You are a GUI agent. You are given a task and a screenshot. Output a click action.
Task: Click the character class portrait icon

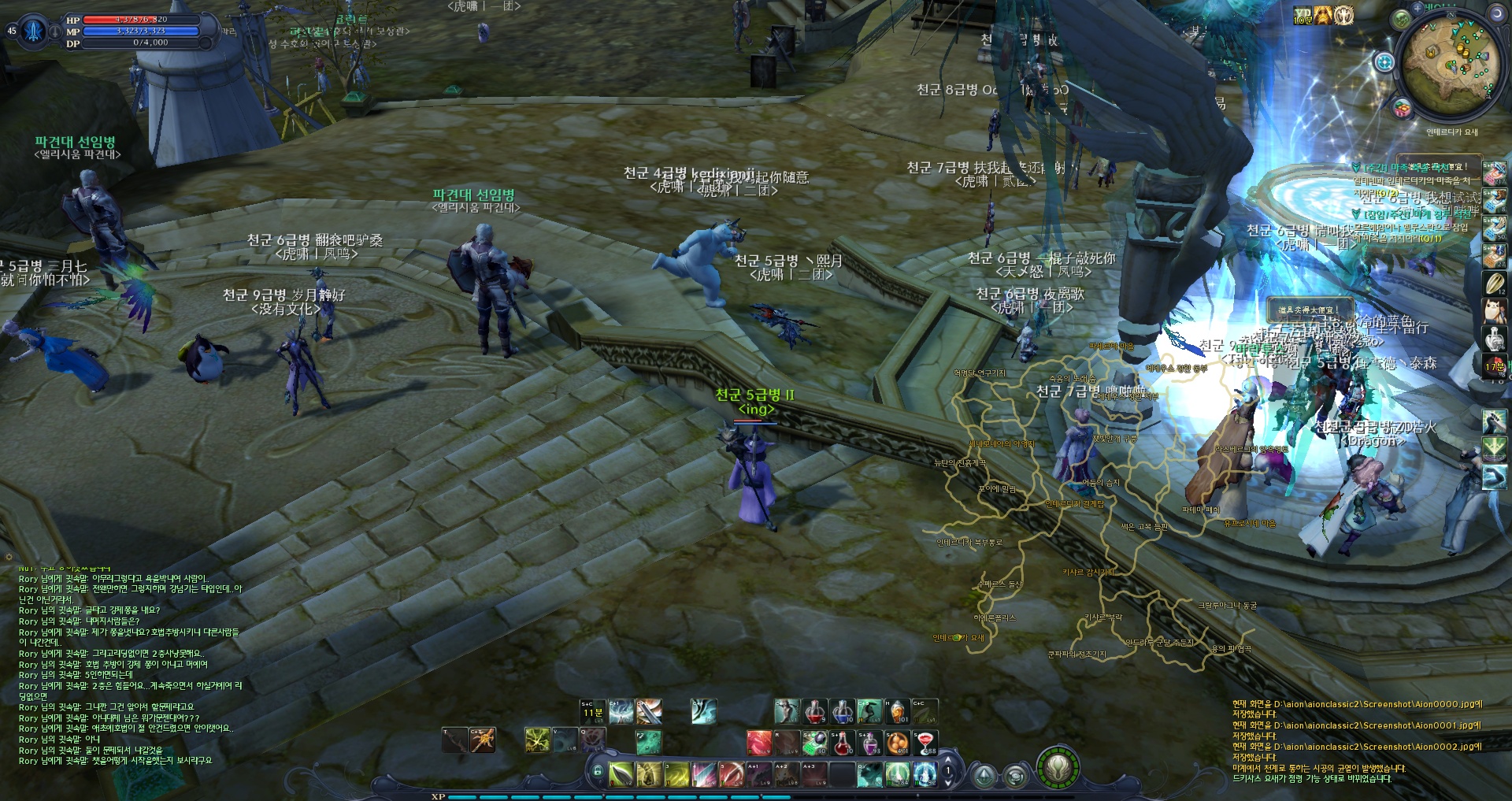33,31
